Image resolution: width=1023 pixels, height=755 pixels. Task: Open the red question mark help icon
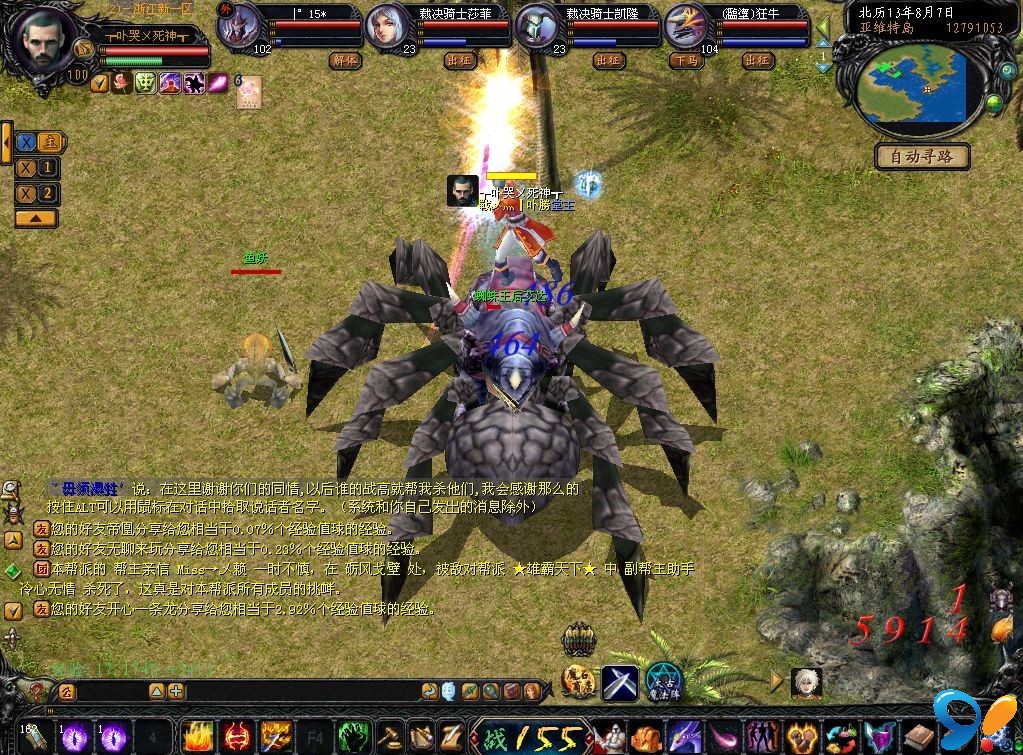tap(37, 691)
